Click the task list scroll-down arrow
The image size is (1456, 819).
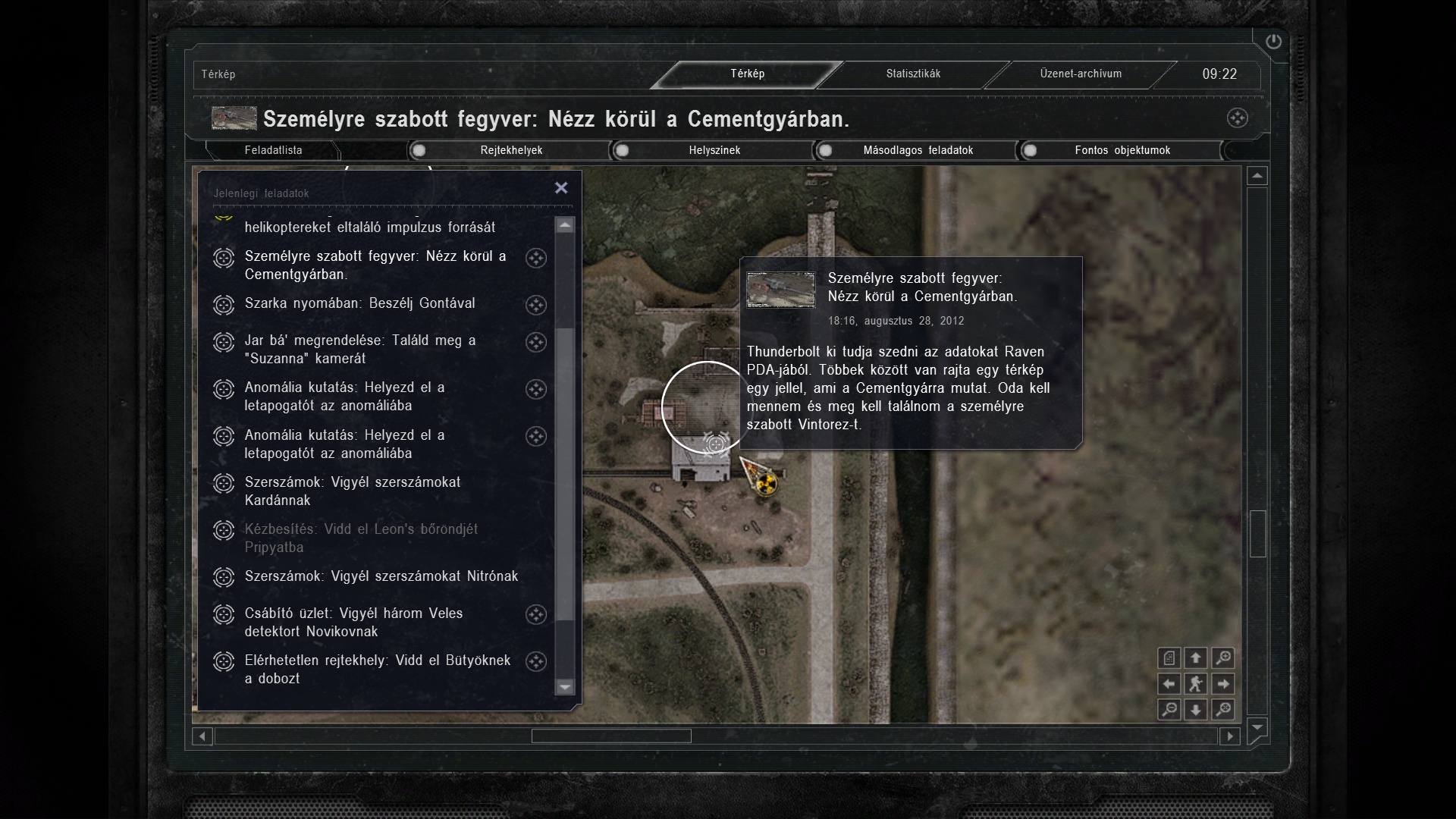pos(565,687)
